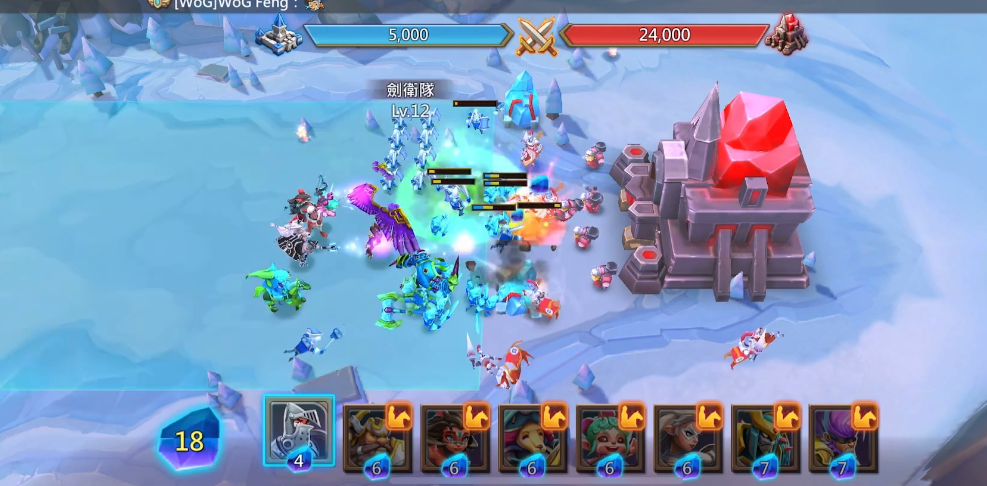Choose the red-masked brown-haired hero card
This screenshot has height=486, width=987.
(x=454, y=437)
